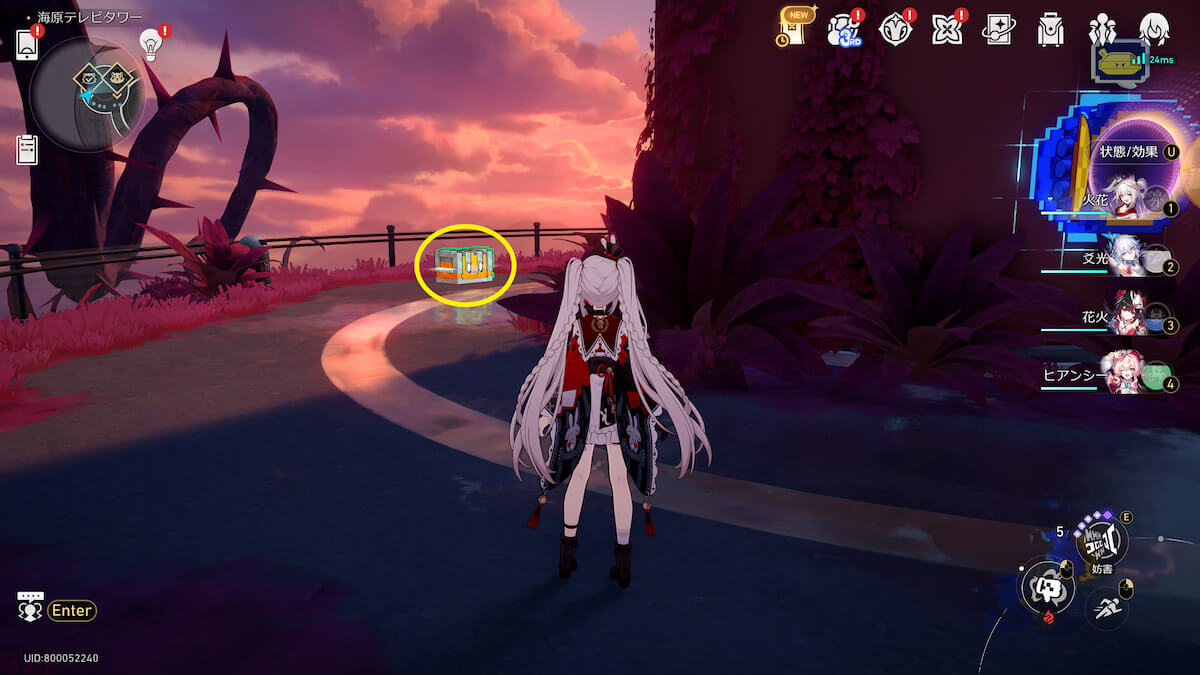Open the clipboard mission log icon
Viewport: 1200px width, 675px height.
(27, 150)
